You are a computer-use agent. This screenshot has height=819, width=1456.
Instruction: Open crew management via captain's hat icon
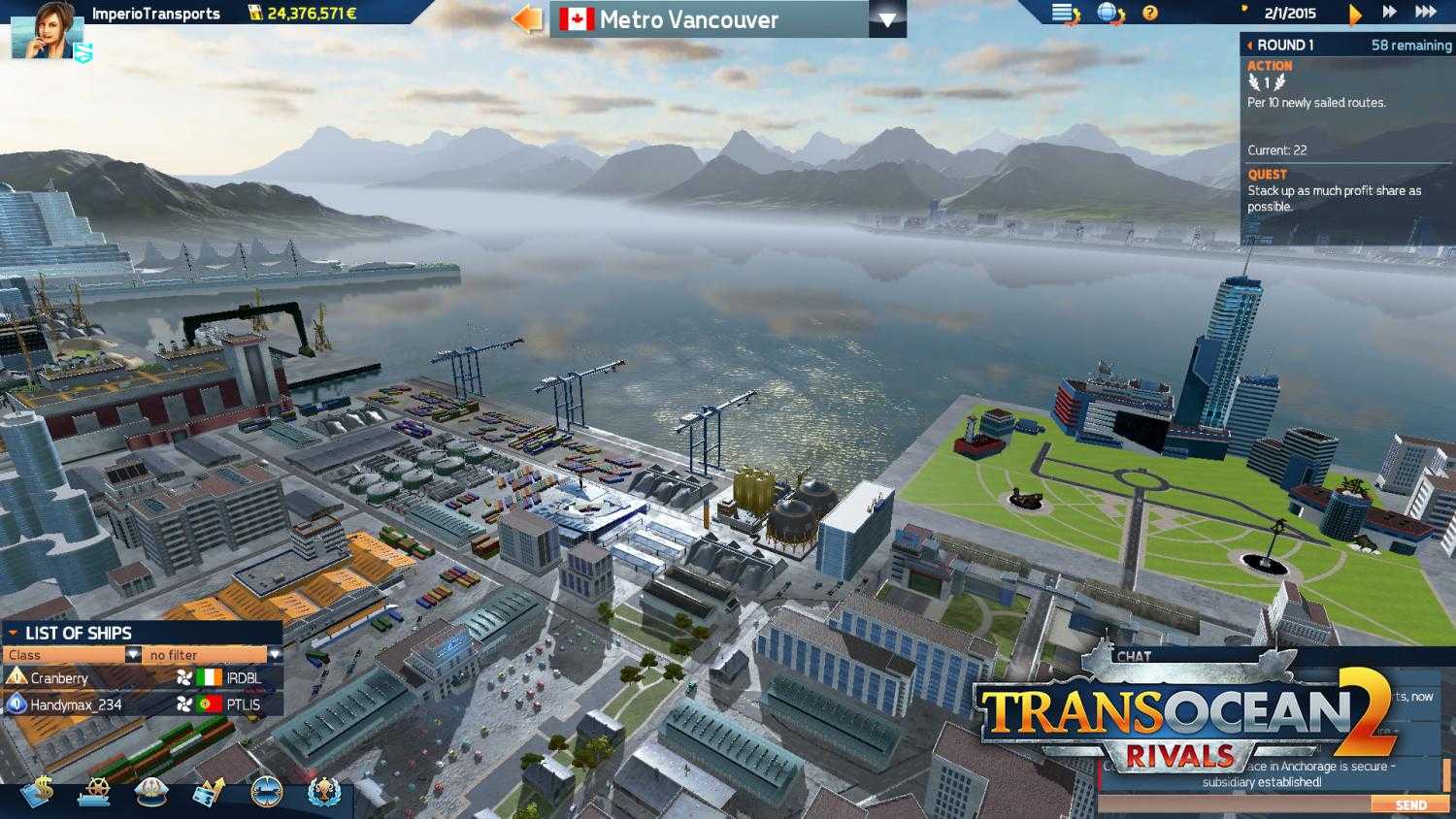150,791
